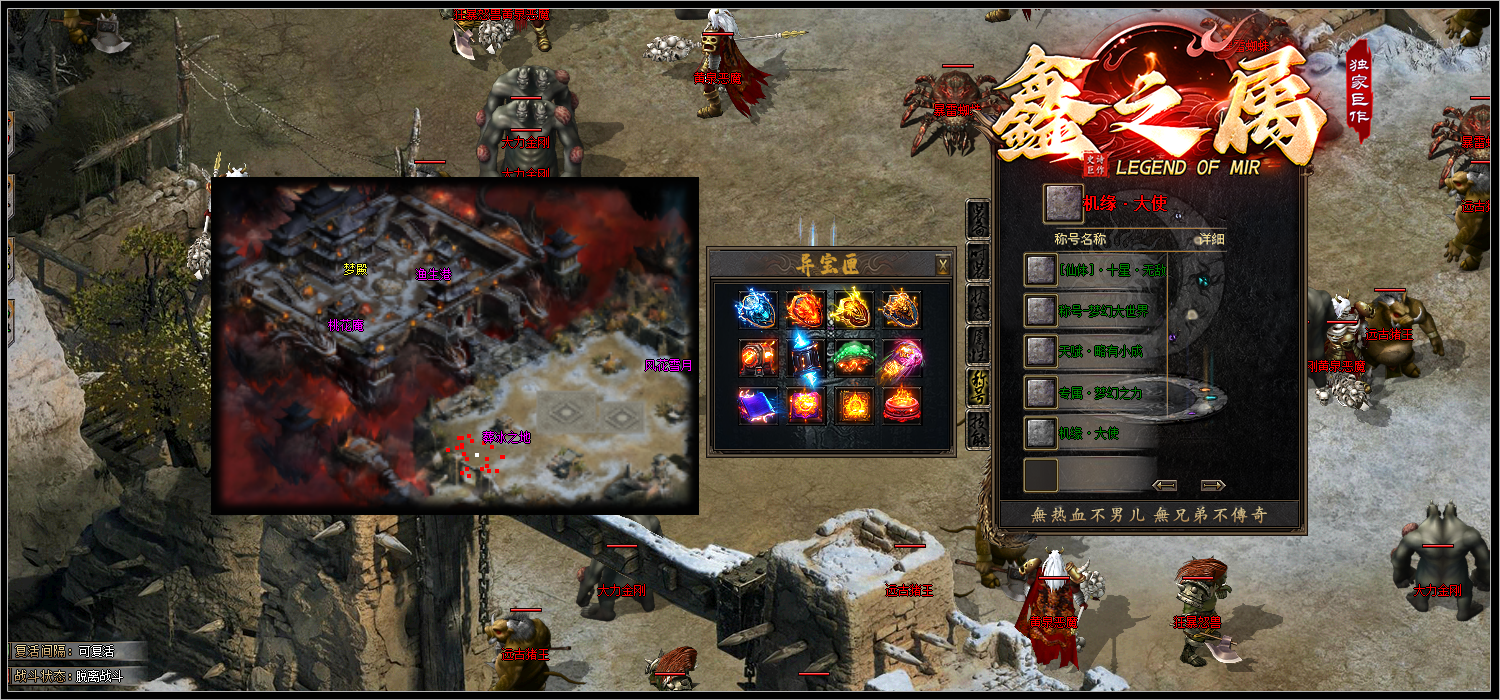
Task: Switch to the 装备 equipment tab
Action: click(979, 218)
